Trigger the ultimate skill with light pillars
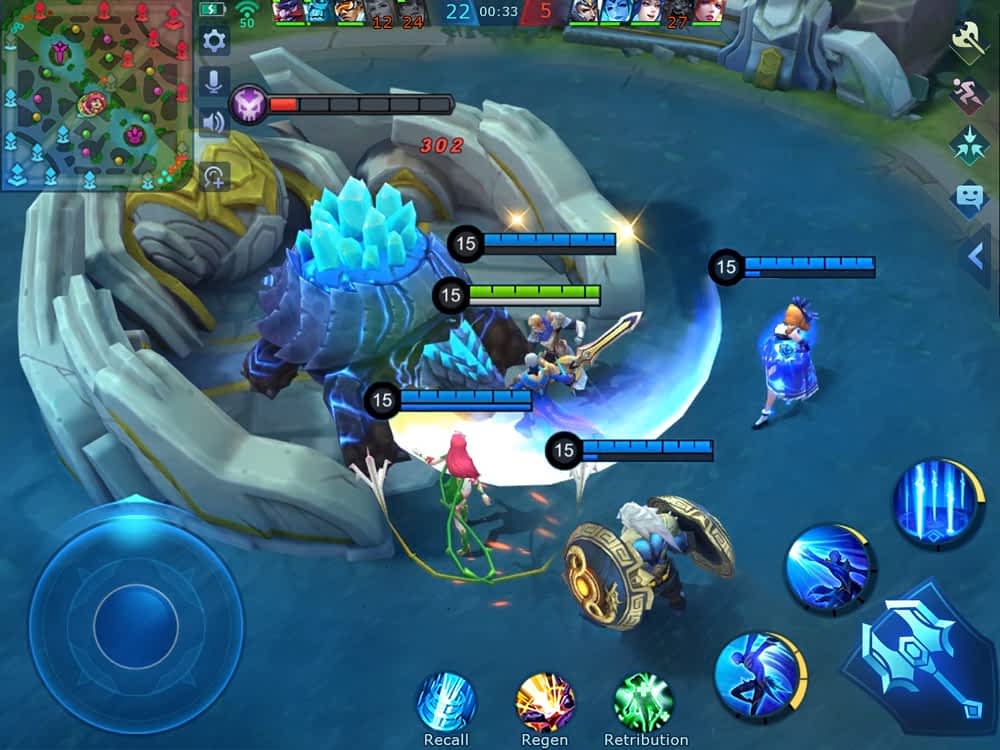This screenshot has height=750, width=1000. point(937,502)
